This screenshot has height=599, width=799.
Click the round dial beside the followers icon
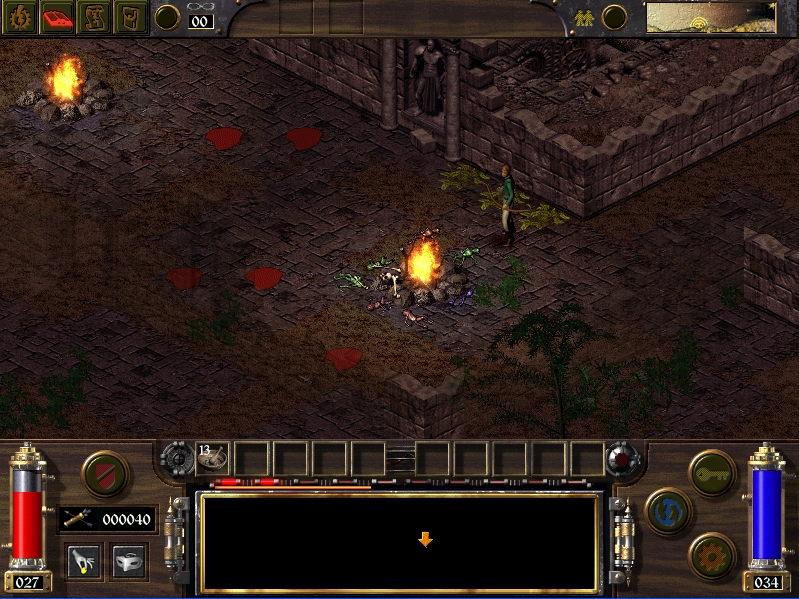point(614,17)
